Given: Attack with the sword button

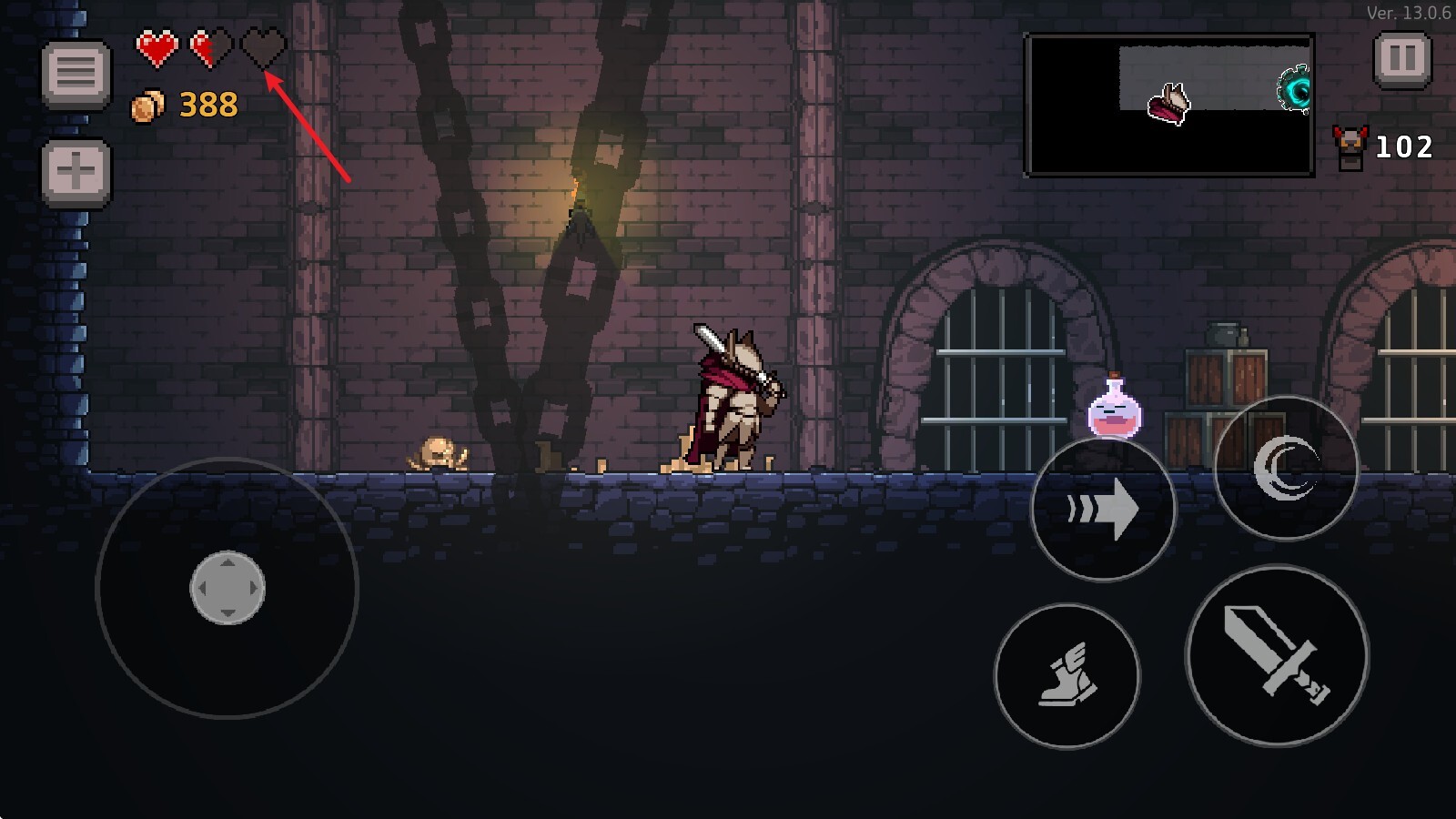Looking at the screenshot, I should point(1277,654).
